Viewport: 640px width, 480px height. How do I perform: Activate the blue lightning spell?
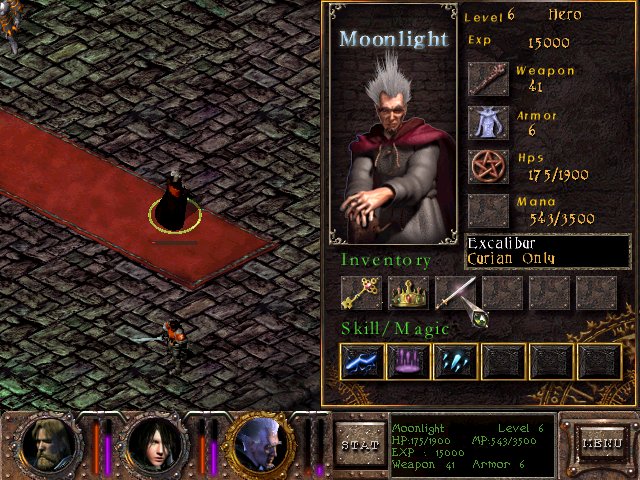coord(360,361)
